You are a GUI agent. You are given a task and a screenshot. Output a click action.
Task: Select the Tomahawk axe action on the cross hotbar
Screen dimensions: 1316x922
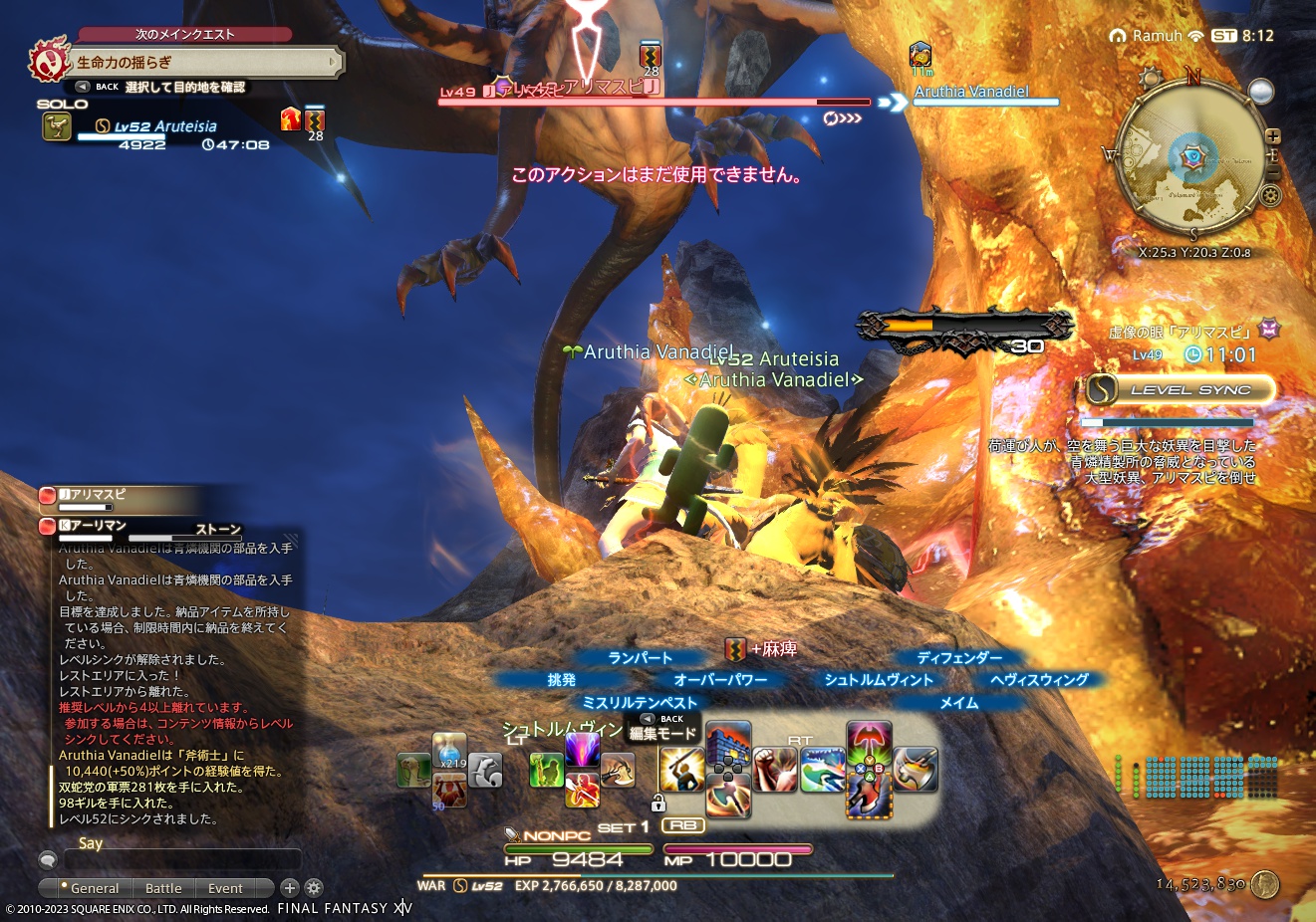pyautogui.click(x=685, y=768)
